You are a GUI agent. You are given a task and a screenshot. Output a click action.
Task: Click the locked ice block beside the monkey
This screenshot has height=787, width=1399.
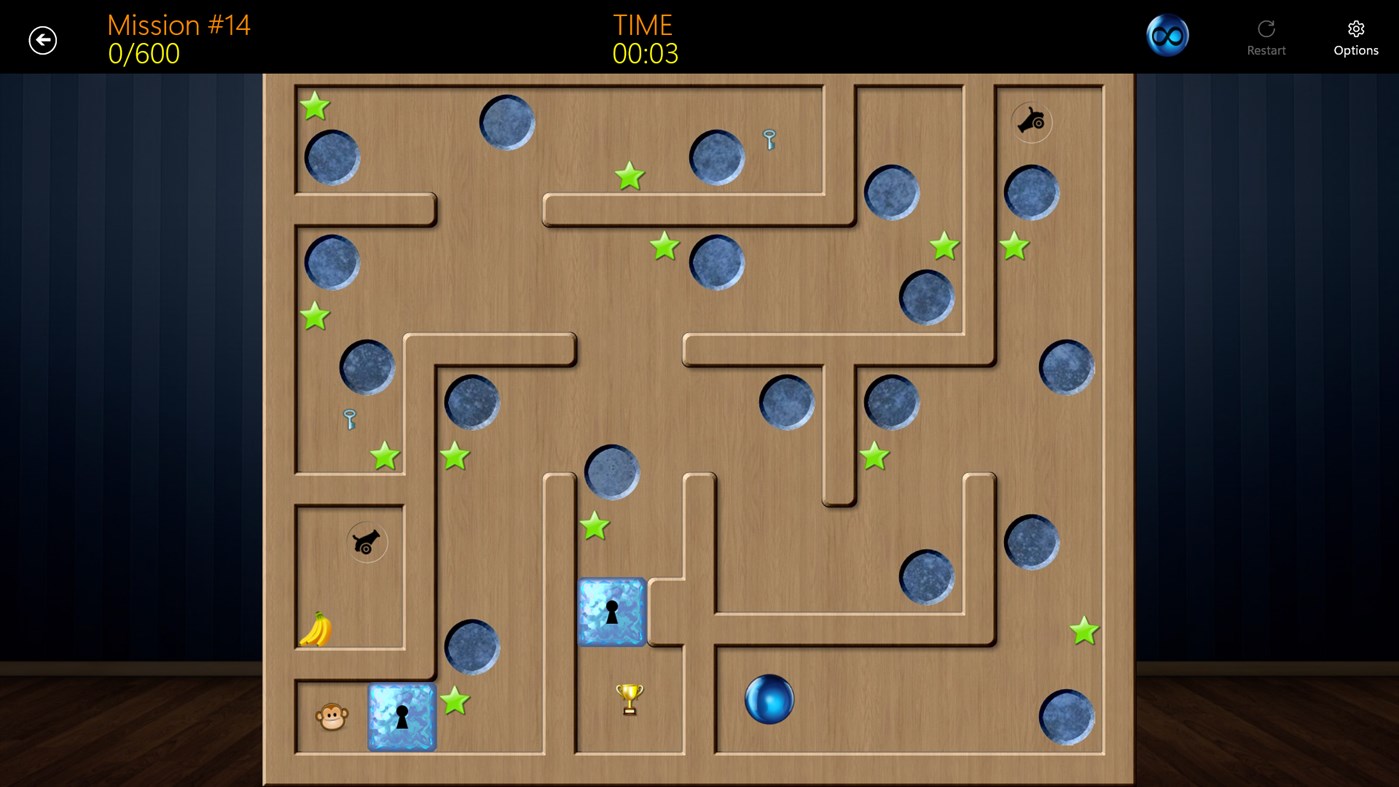coord(401,716)
